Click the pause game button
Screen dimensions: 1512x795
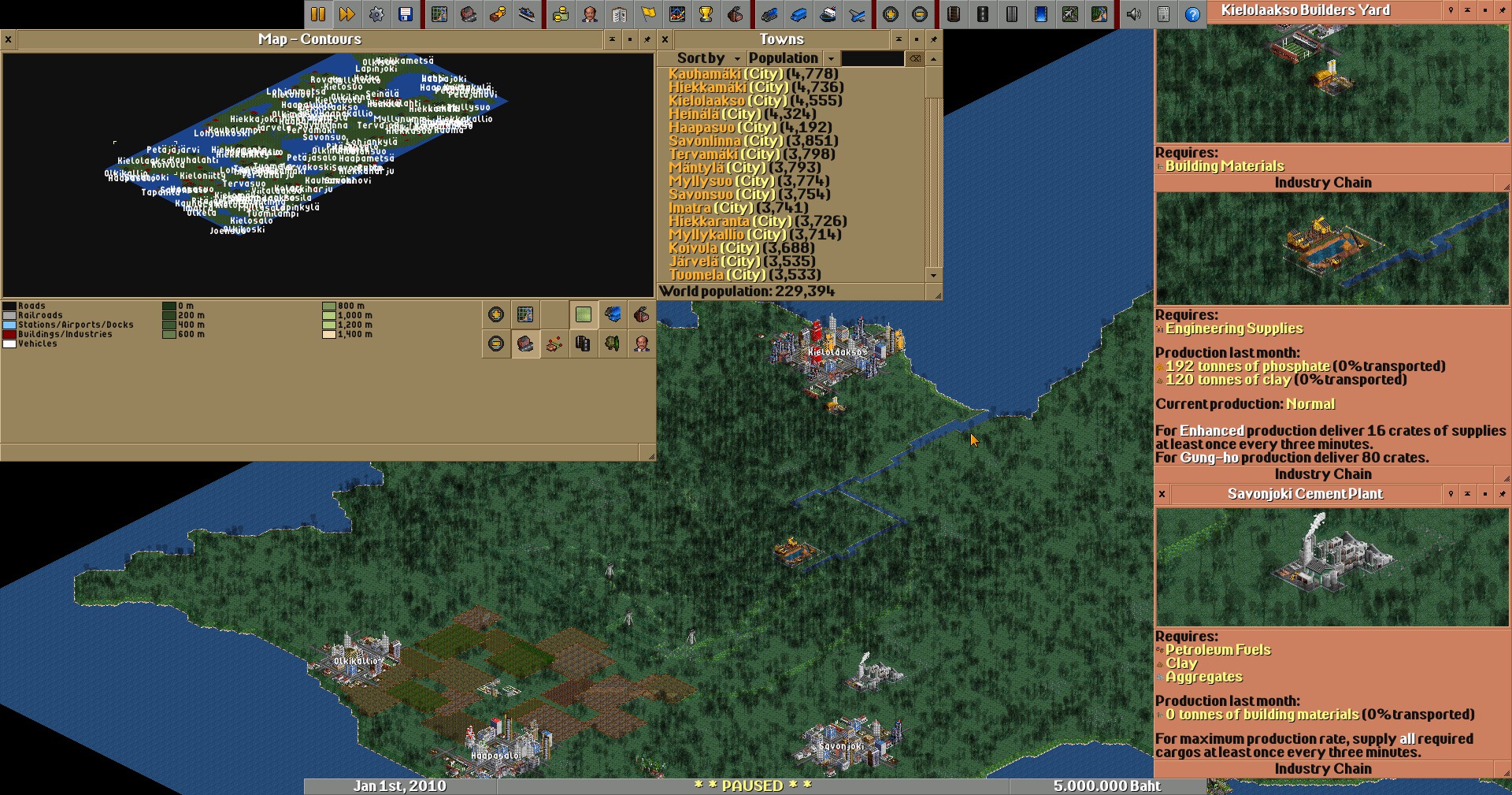318,14
